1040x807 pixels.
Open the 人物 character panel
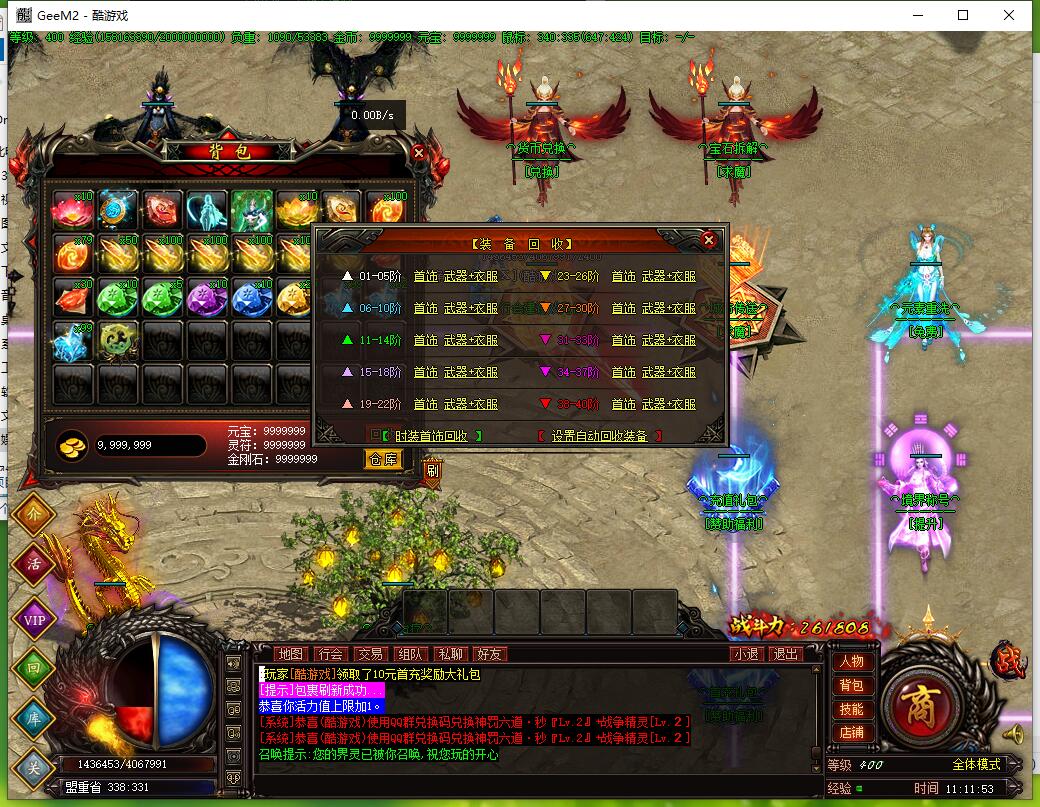point(851,661)
